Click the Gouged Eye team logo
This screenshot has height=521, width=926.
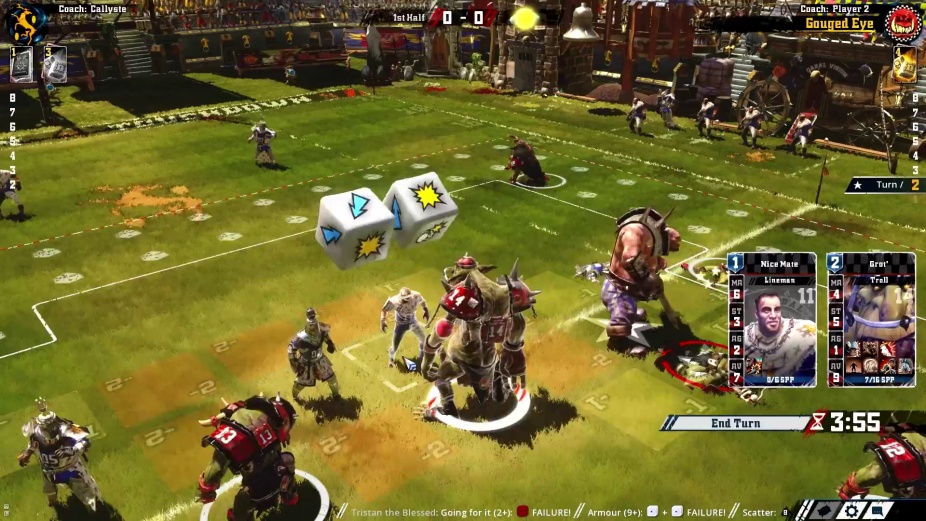pos(903,23)
